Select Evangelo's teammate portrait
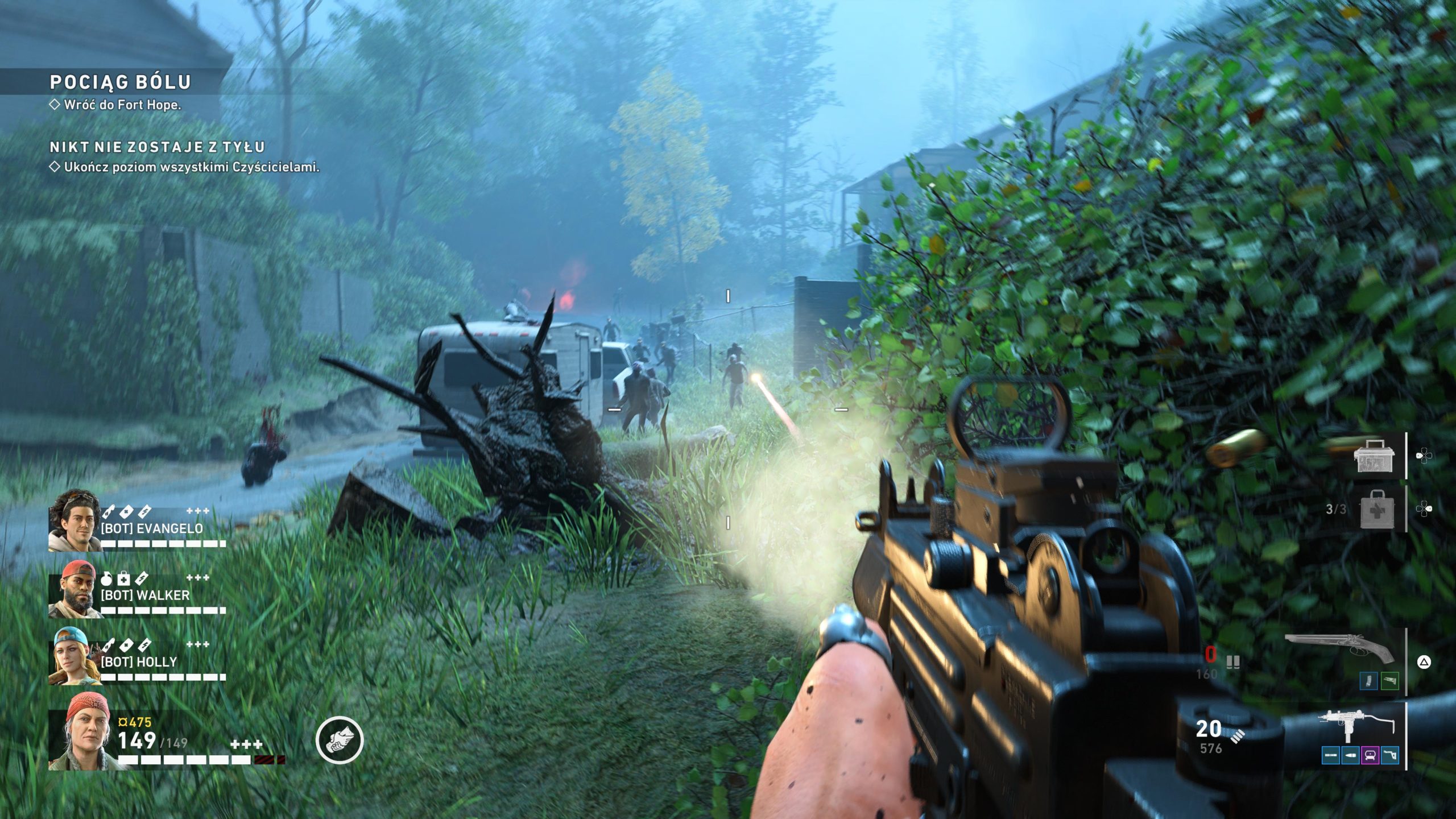Viewport: 1456px width, 819px height. point(74,520)
